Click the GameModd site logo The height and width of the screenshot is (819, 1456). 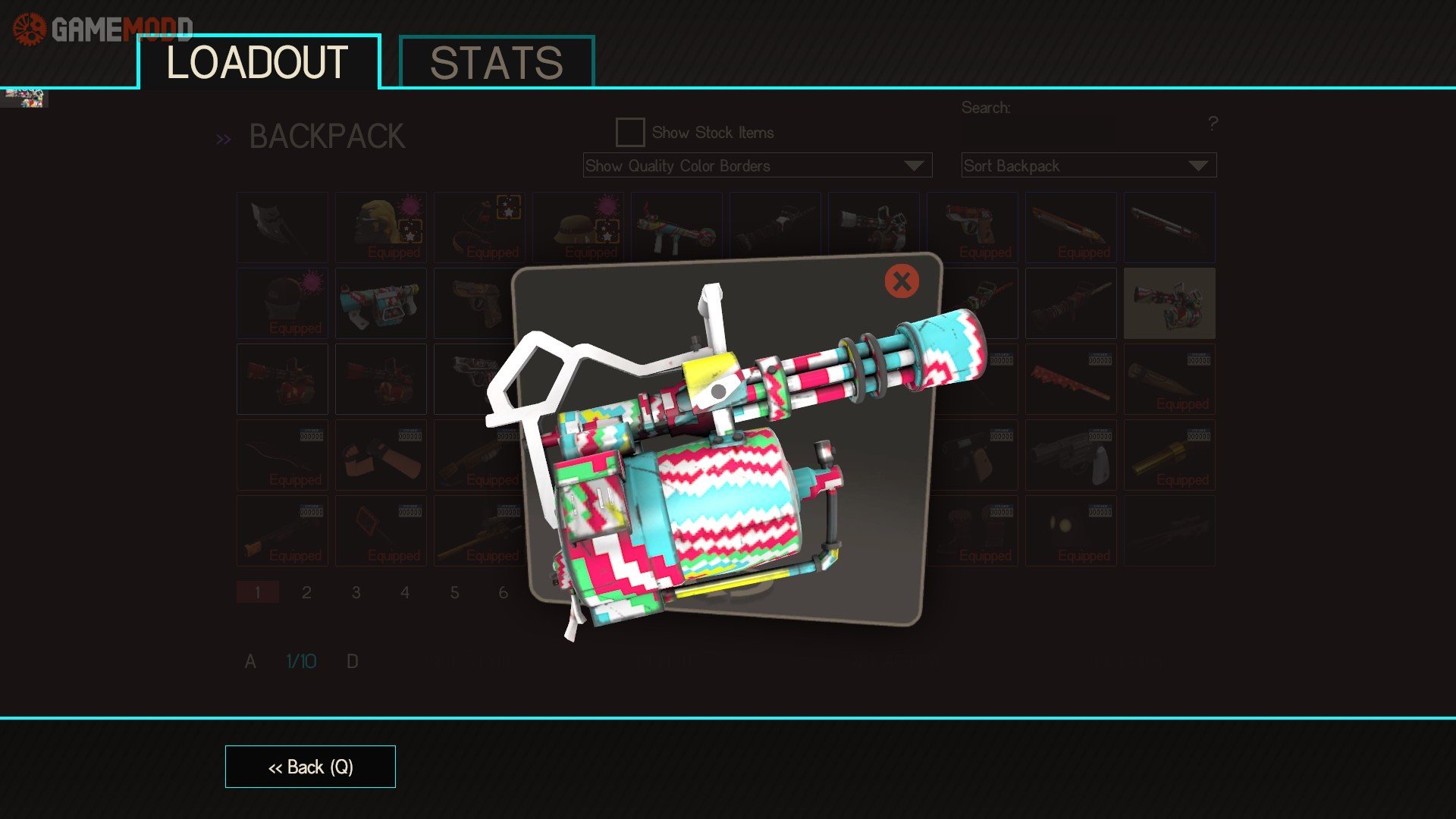(102, 29)
